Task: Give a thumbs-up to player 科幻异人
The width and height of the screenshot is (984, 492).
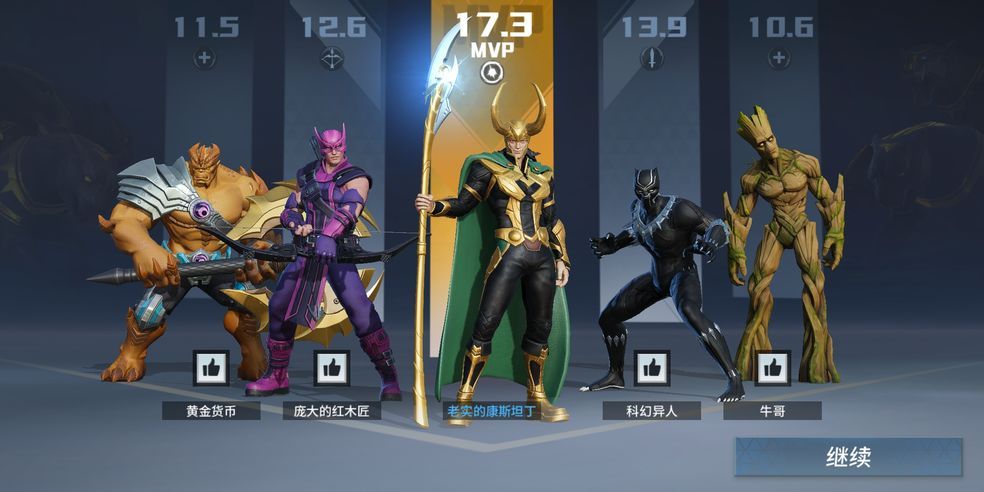Action: click(x=652, y=368)
